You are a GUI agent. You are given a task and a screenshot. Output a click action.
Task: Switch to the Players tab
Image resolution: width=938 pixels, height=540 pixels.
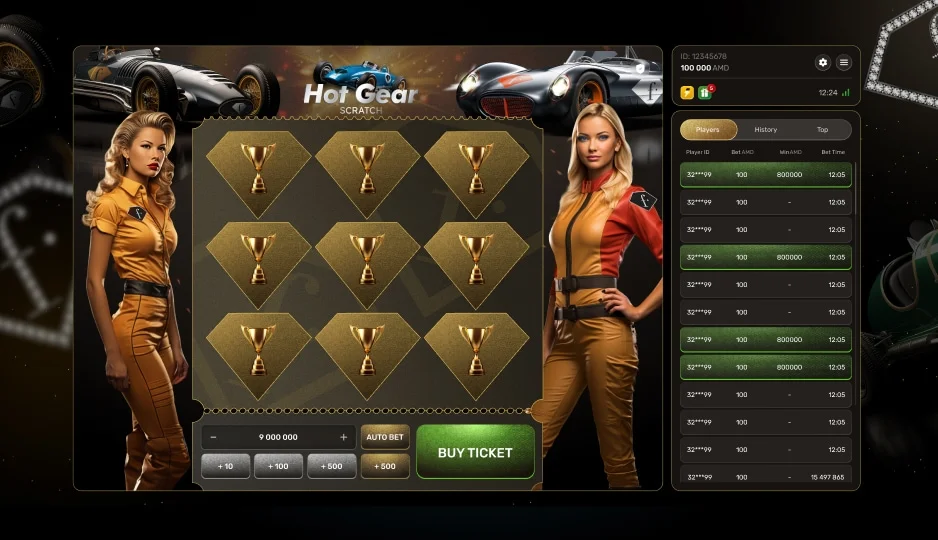tap(708, 129)
